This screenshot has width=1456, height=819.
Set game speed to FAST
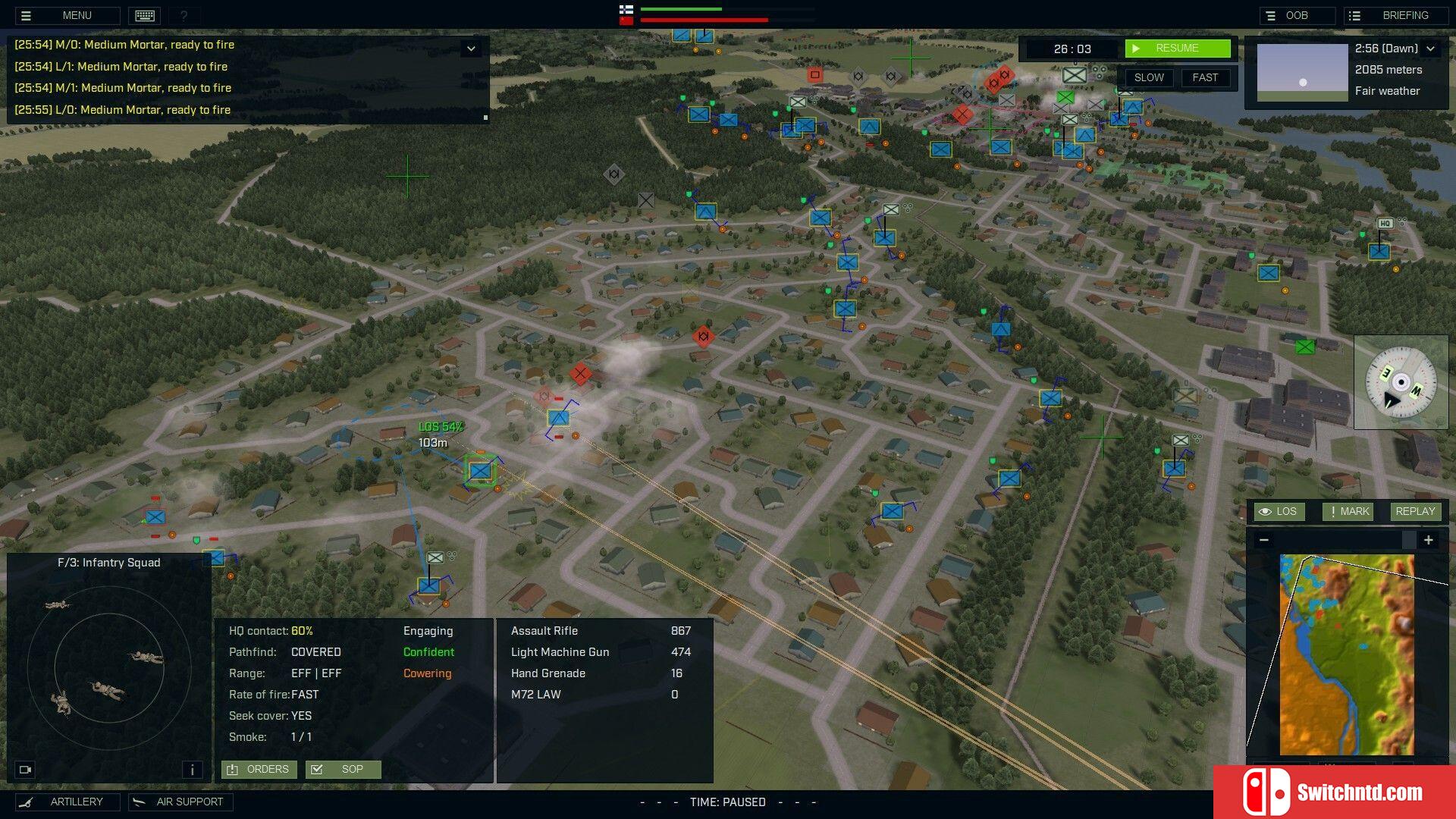click(1204, 77)
